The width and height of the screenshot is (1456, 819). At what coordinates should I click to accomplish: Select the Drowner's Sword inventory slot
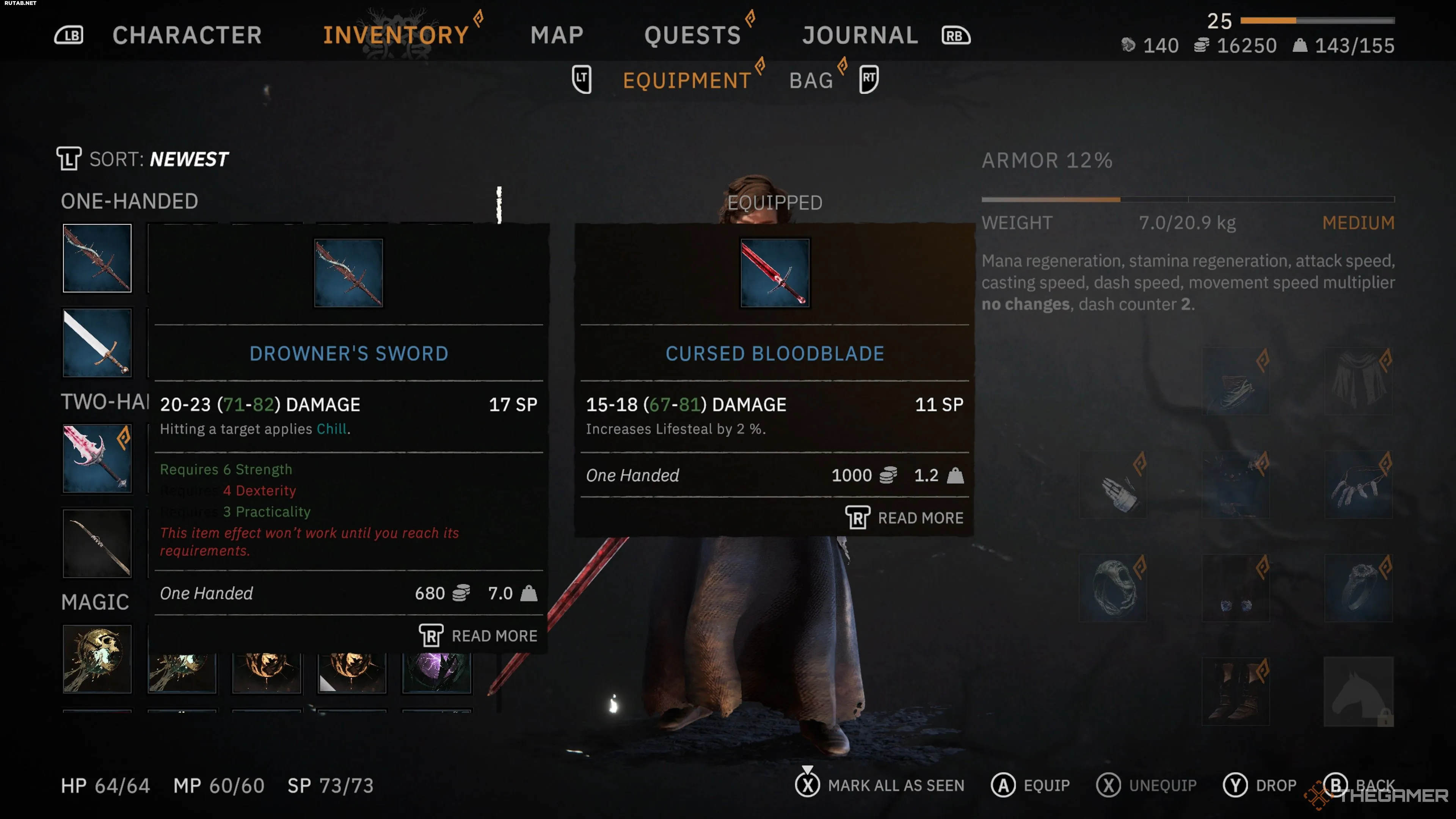click(97, 258)
